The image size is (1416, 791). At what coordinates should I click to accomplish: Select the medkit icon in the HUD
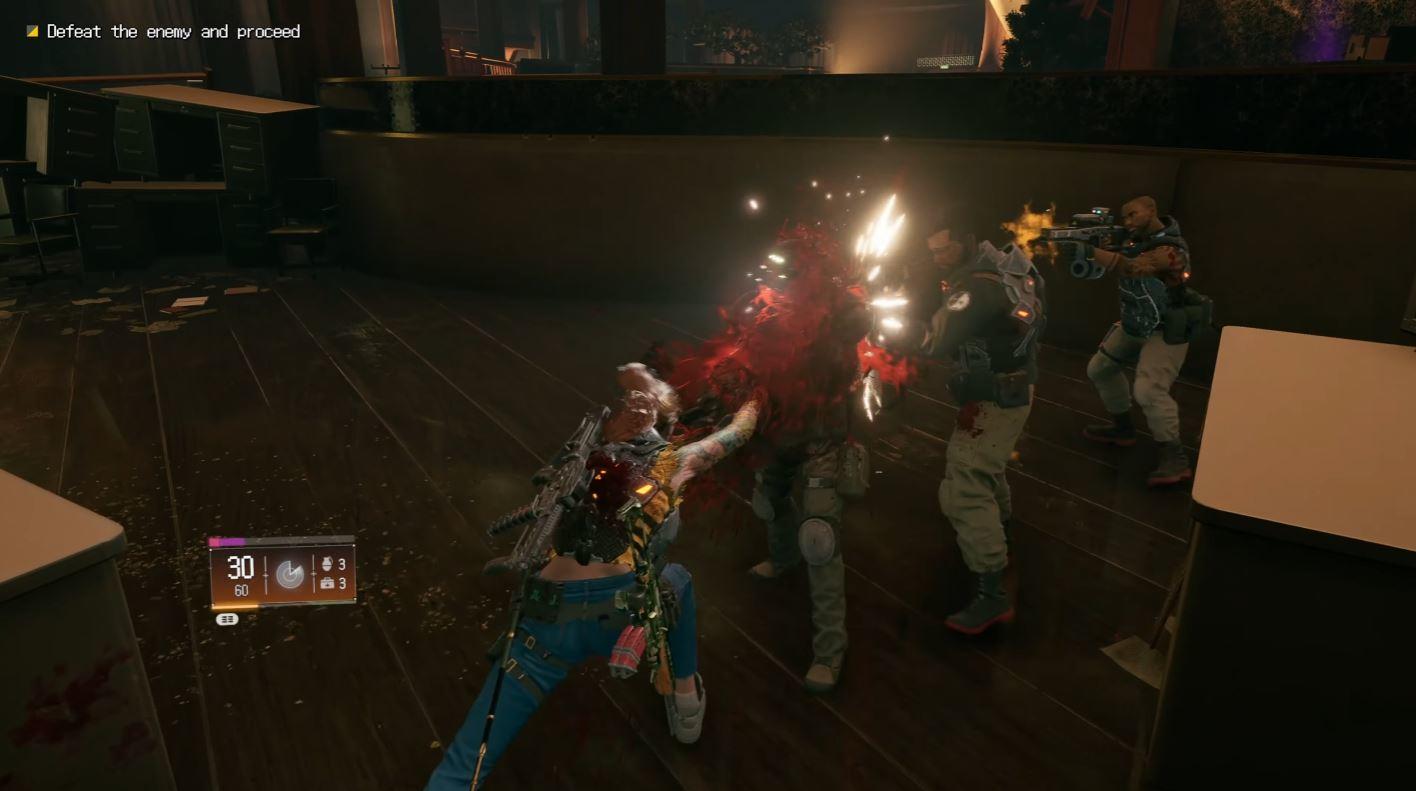(328, 584)
